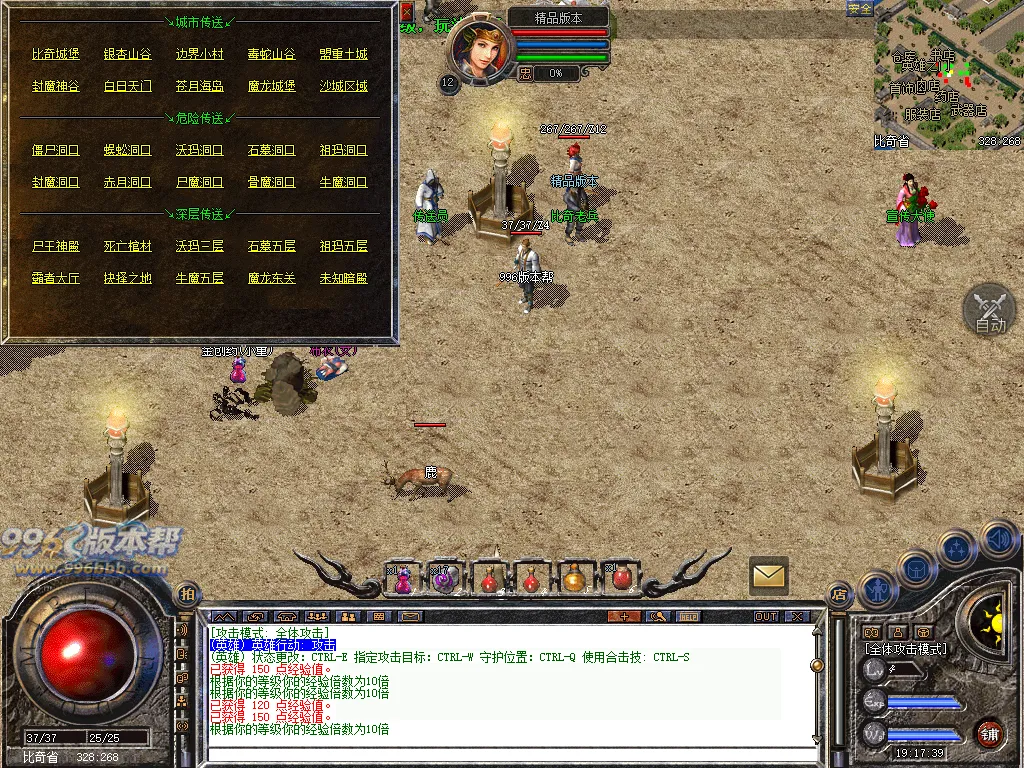Image resolution: width=1024 pixels, height=768 pixels.
Task: Open the skills sparkle round button
Action: (x=957, y=549)
